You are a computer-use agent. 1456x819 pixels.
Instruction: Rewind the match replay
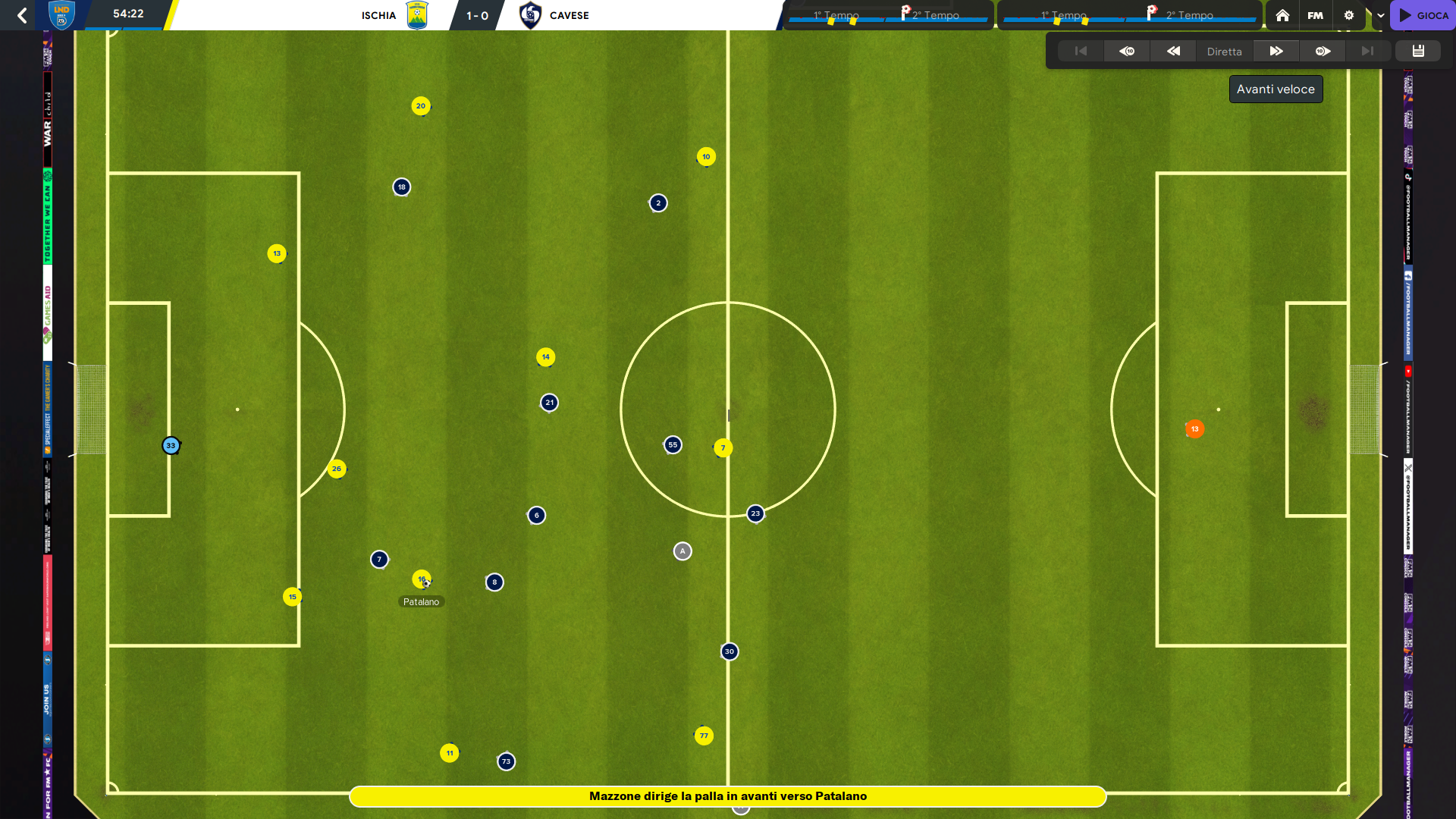(1173, 51)
